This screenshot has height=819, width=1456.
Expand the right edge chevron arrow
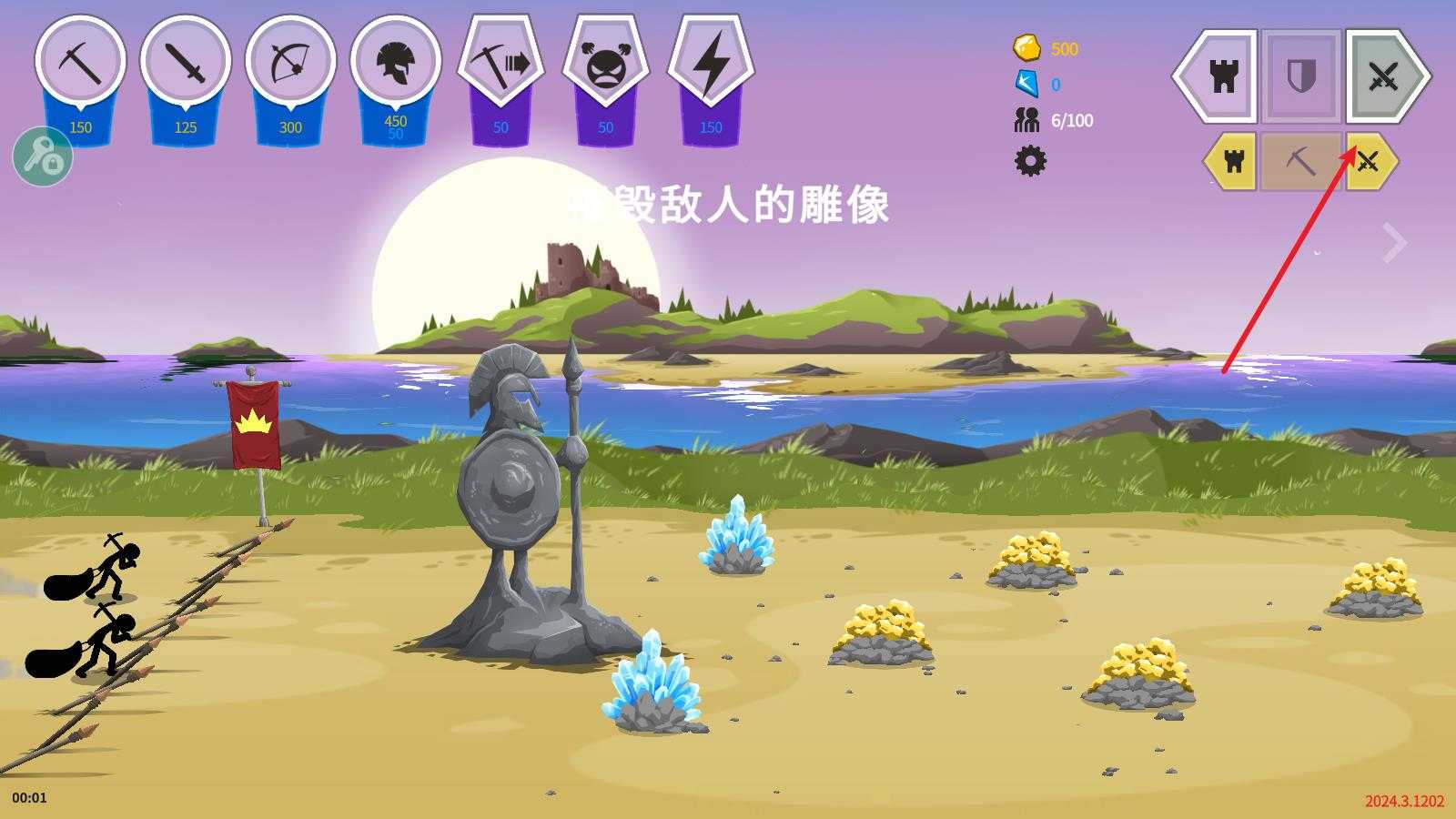click(x=1395, y=241)
